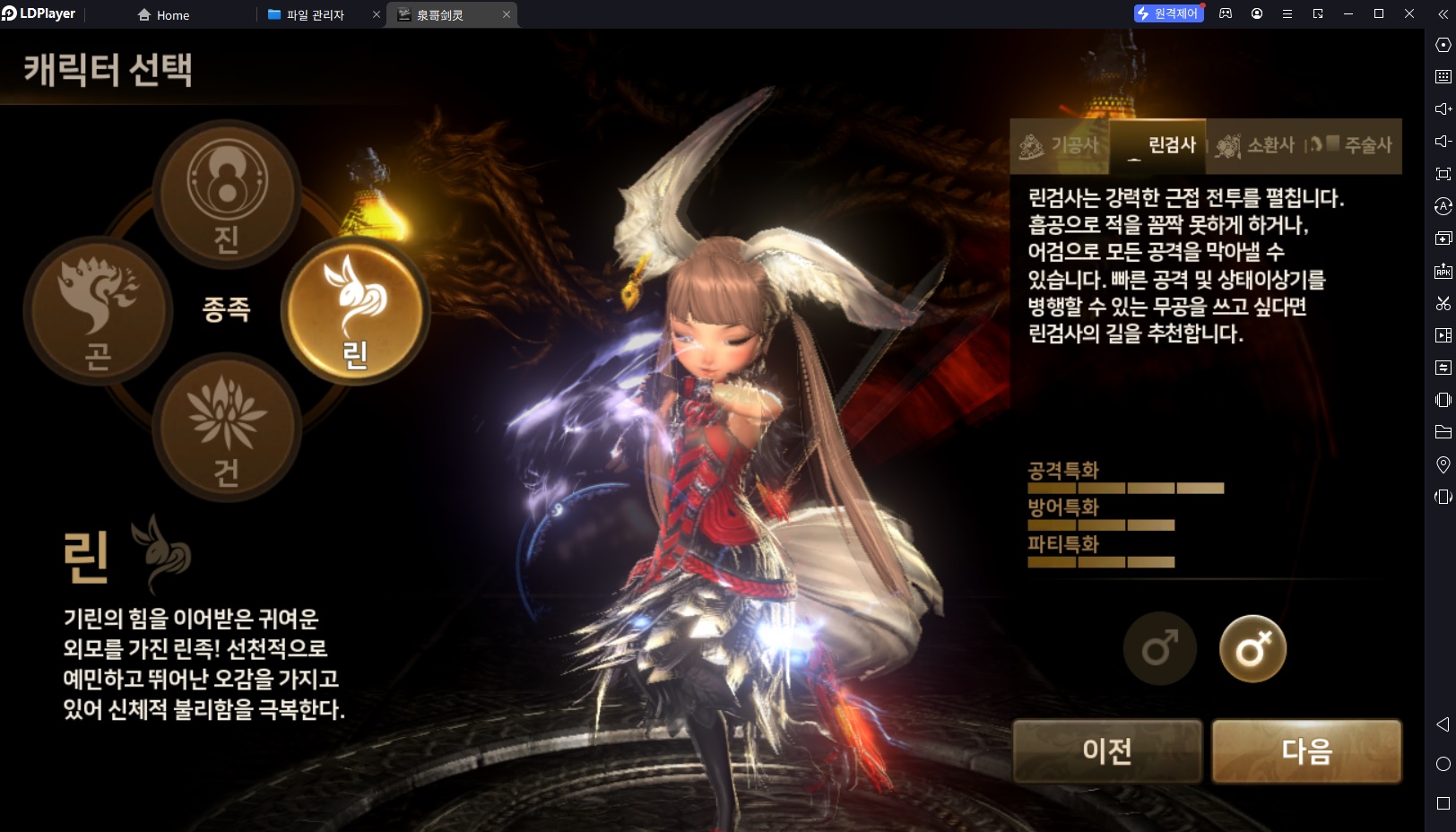Viewport: 1456px width, 832px height.
Task: Go back with the 이전 button
Action: [1107, 750]
